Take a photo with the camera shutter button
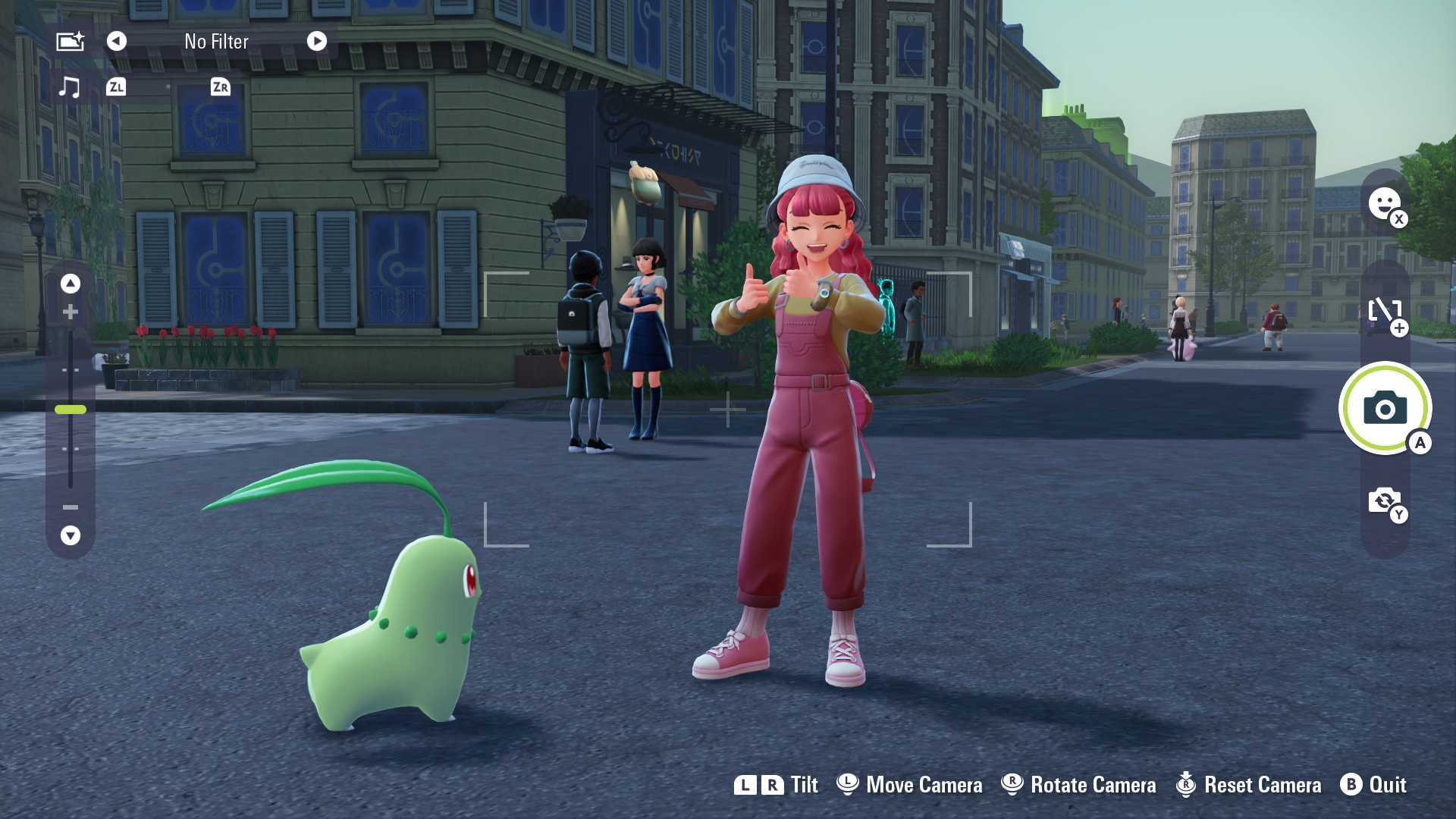The height and width of the screenshot is (819, 1456). (x=1385, y=409)
